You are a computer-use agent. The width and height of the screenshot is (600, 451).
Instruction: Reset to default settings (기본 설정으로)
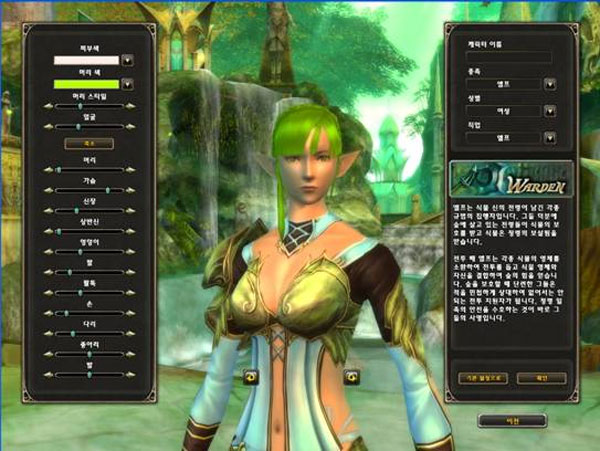tap(482, 379)
